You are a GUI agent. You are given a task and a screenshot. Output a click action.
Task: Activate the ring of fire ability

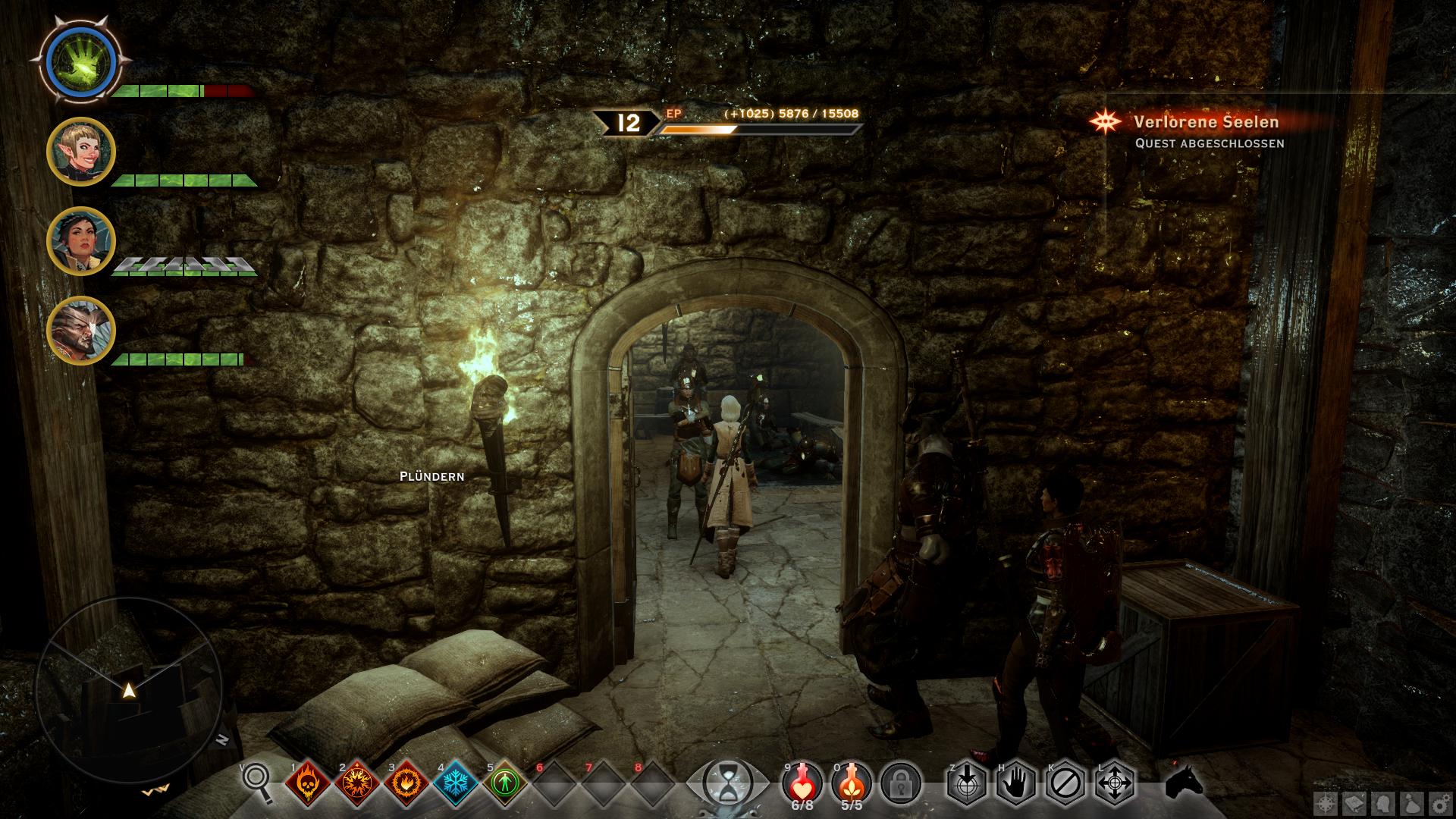pyautogui.click(x=406, y=782)
